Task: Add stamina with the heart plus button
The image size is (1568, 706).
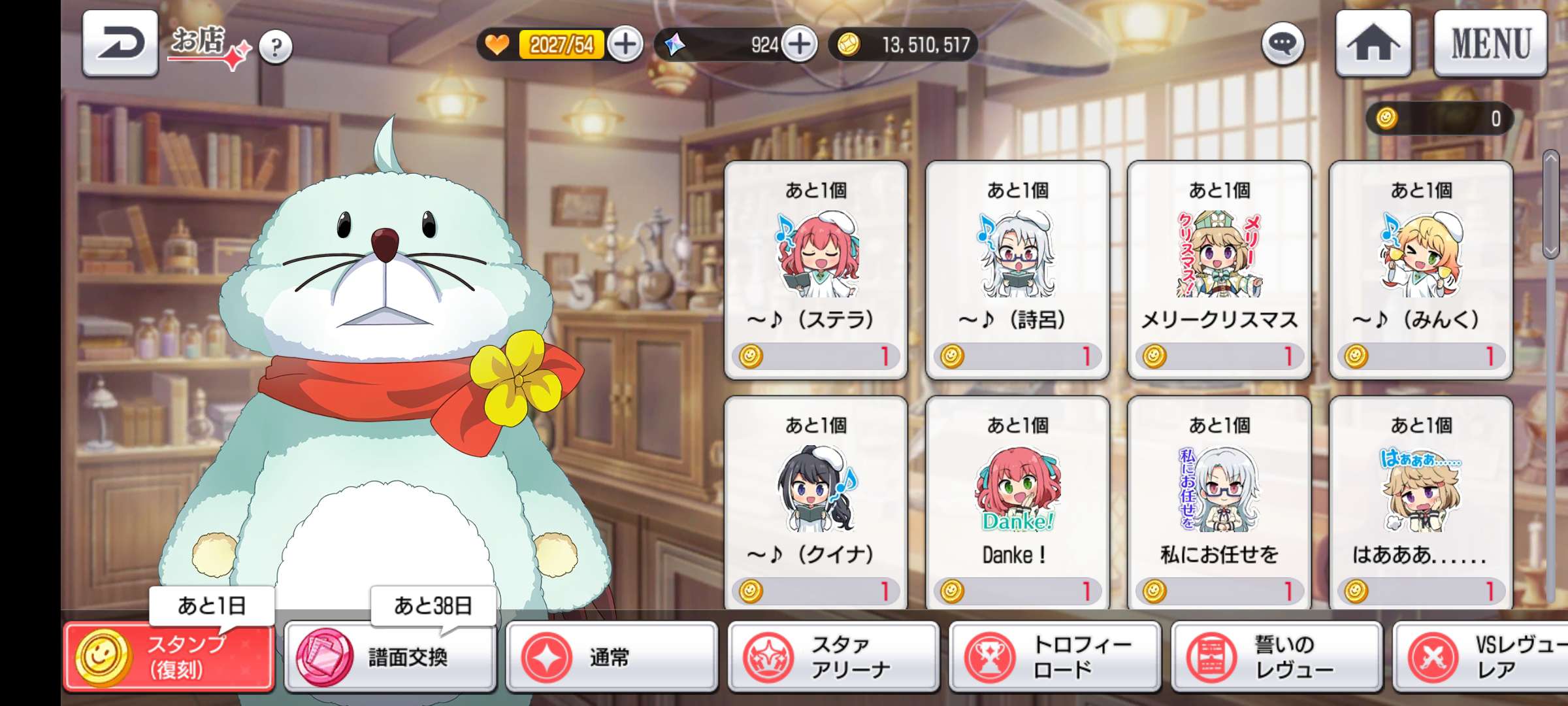Action: (625, 44)
